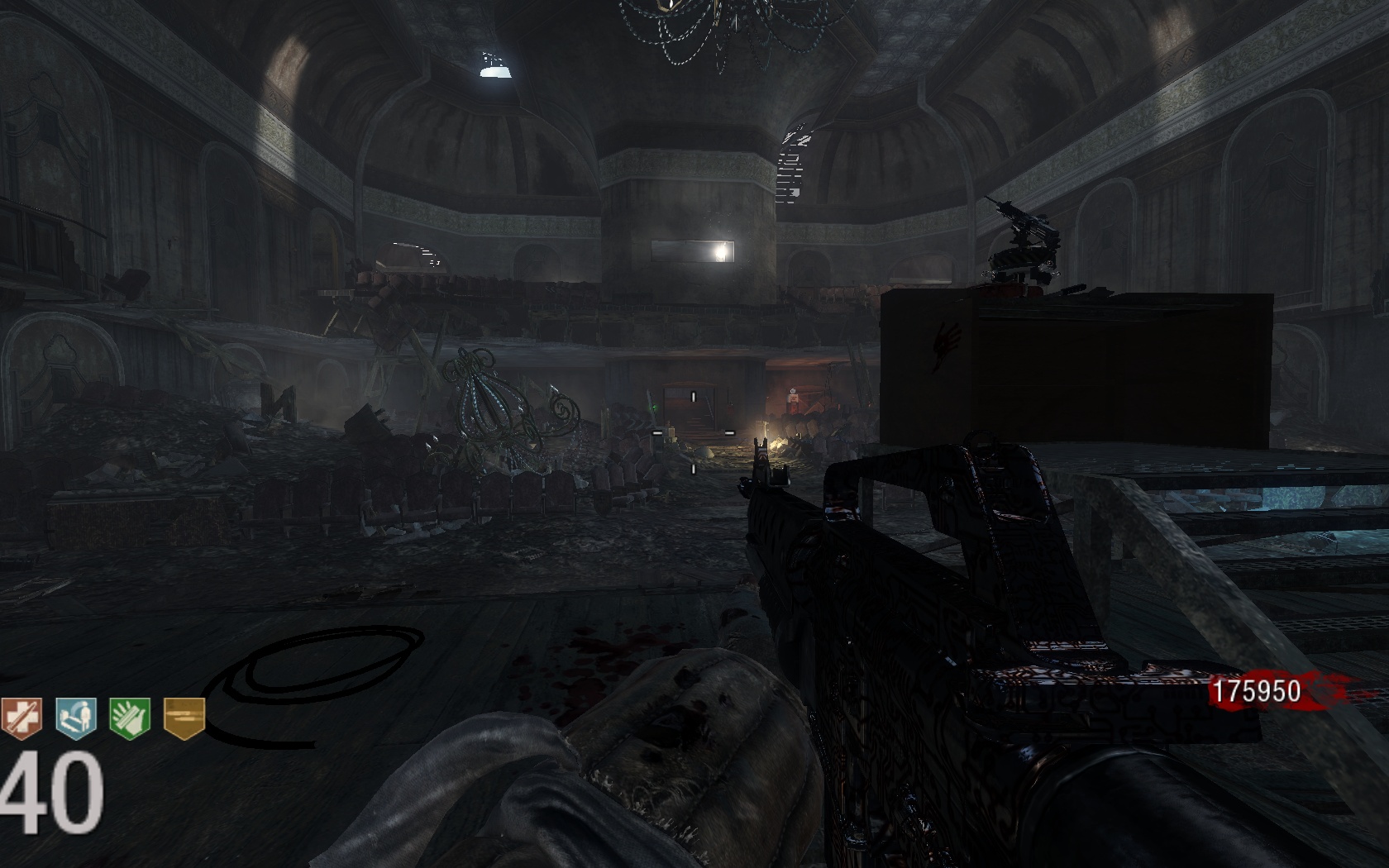This screenshot has width=1389, height=868.
Task: Choose the green Speed Cola perk icon
Action: click(130, 716)
